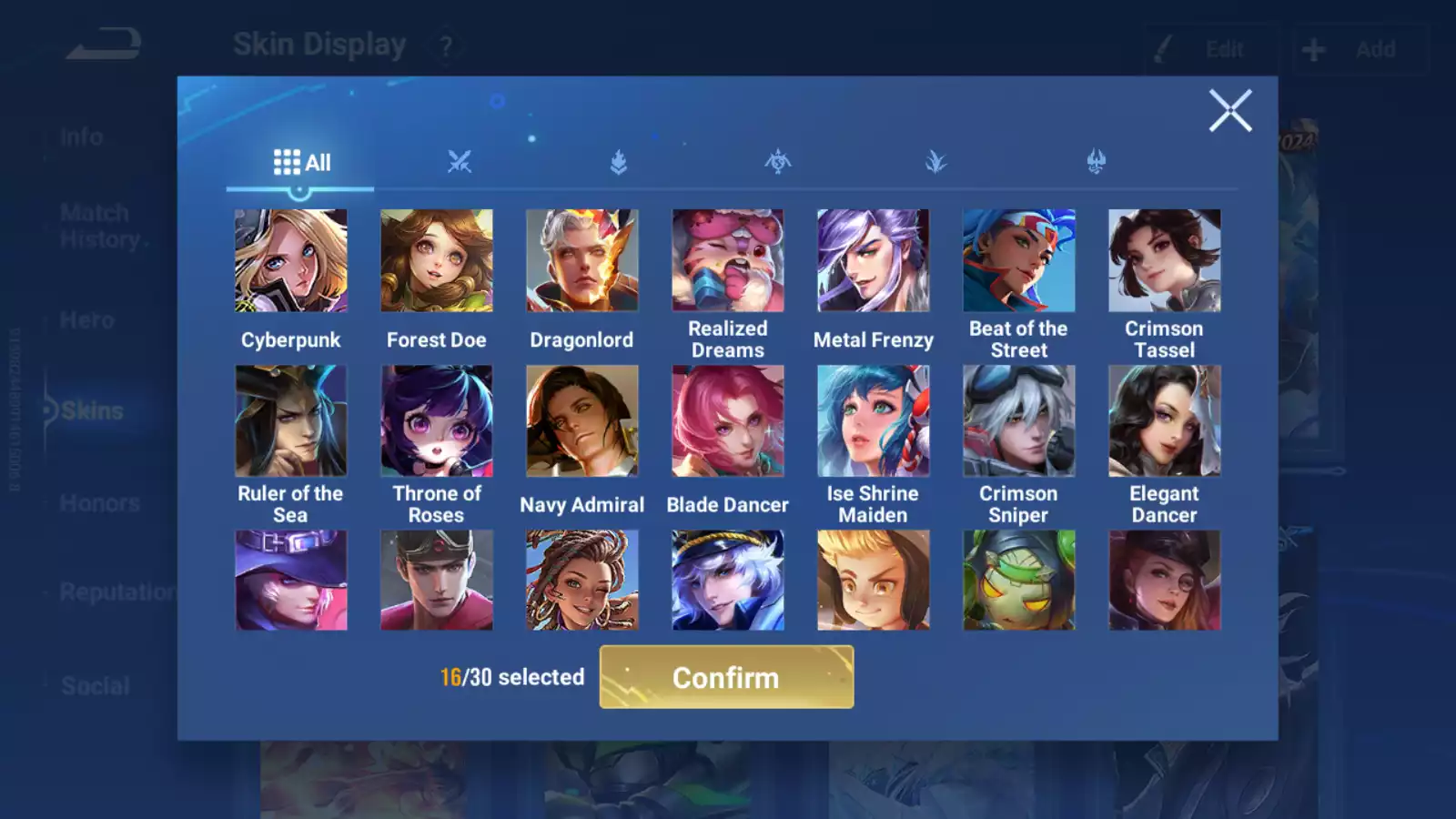Open the Skin Display help question mark

[446, 46]
